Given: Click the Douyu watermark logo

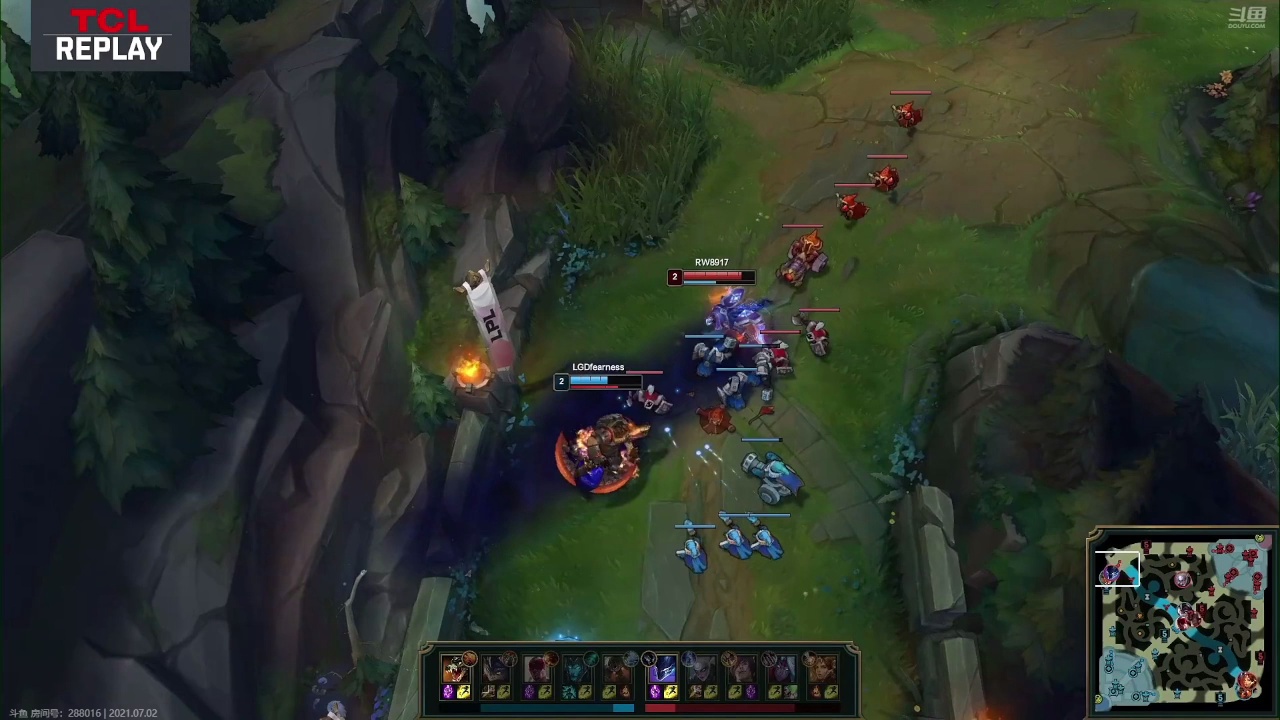Looking at the screenshot, I should (x=1247, y=17).
